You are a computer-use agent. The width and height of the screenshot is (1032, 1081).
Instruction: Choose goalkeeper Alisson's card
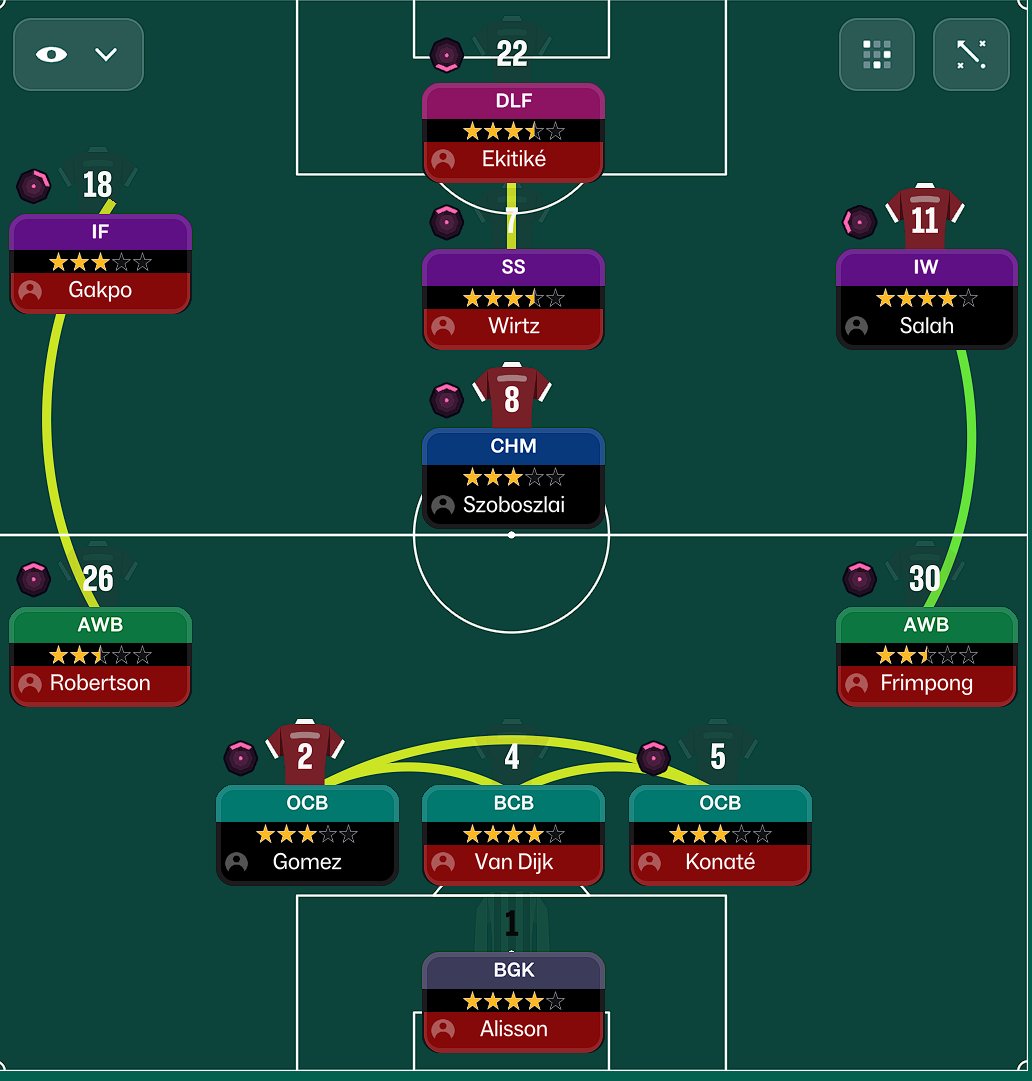point(513,1003)
